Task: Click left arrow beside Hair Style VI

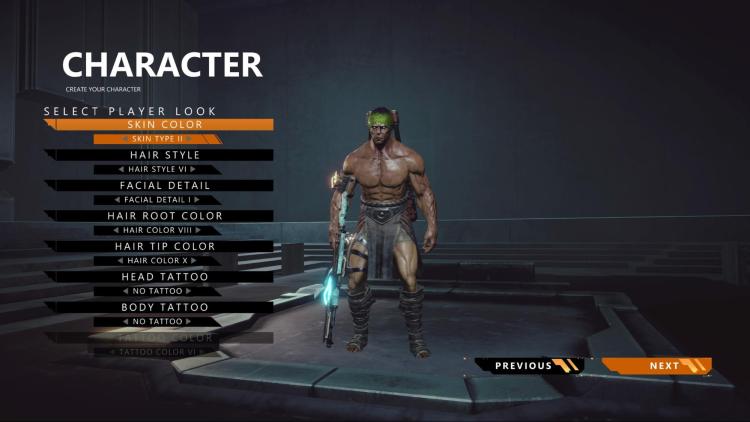Action: 121,169
